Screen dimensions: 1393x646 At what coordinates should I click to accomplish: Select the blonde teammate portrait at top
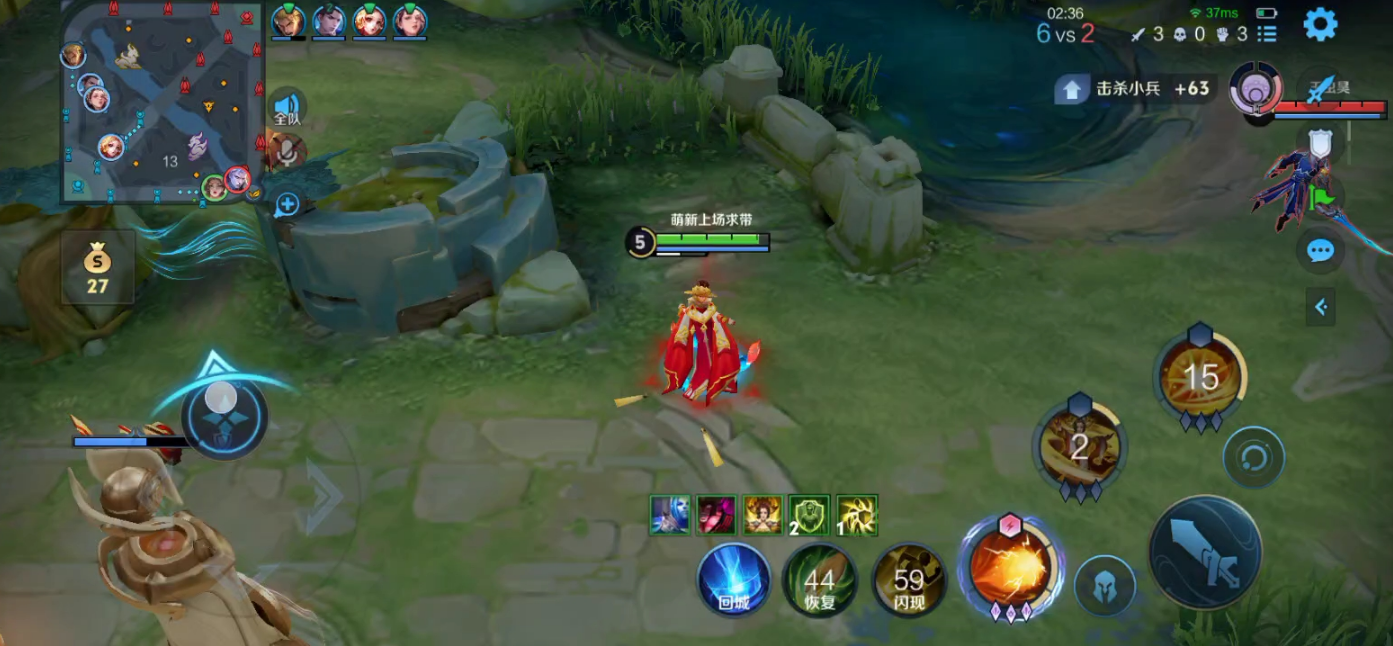click(x=288, y=20)
